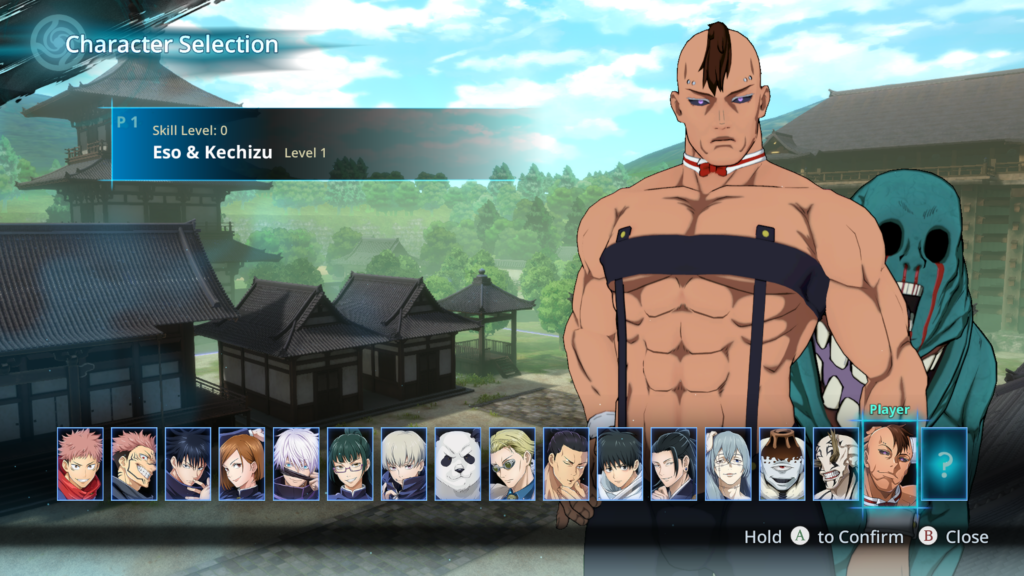The width and height of the screenshot is (1024, 576).
Task: Pick Maki Zenin's portrait with glasses
Action: click(x=351, y=464)
